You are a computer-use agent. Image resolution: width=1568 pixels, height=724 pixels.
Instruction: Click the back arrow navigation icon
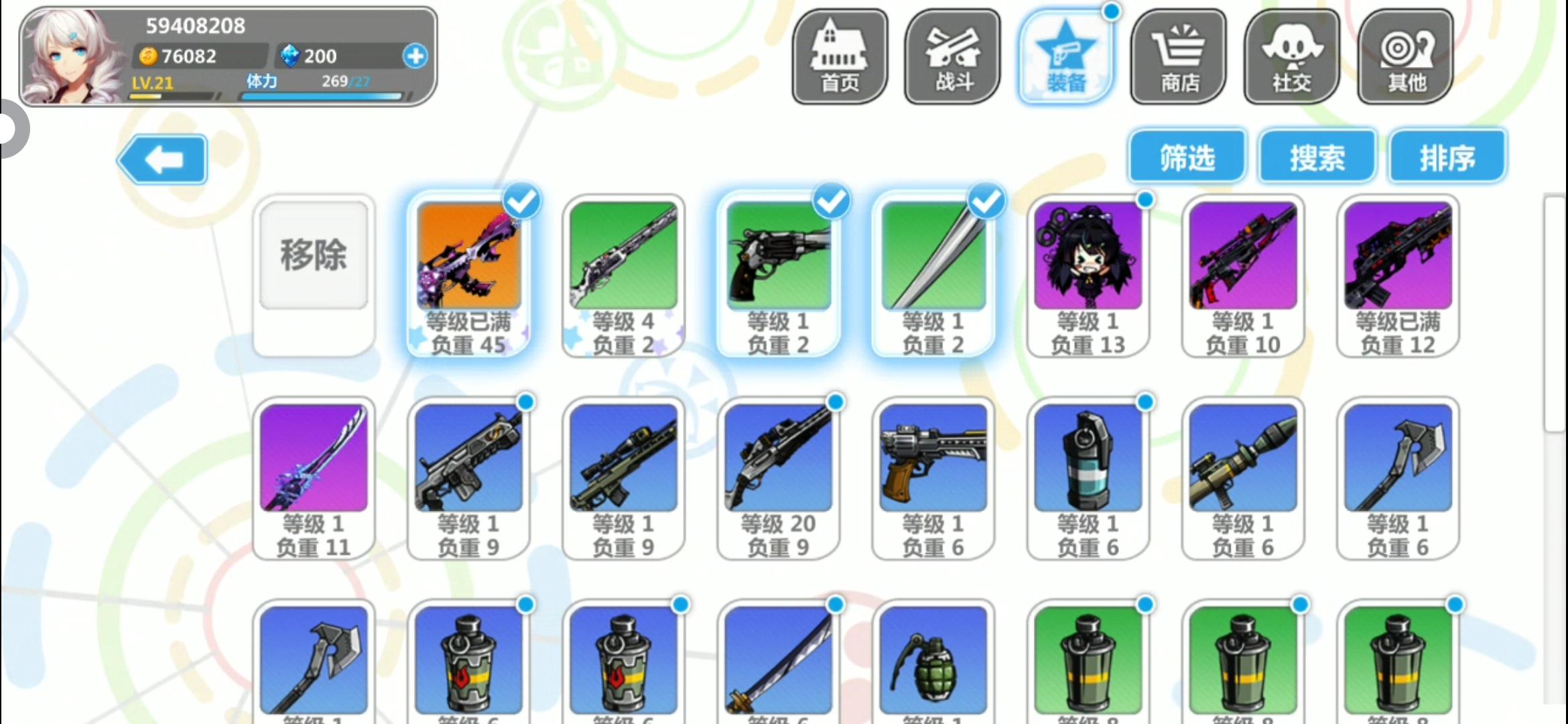tap(161, 159)
